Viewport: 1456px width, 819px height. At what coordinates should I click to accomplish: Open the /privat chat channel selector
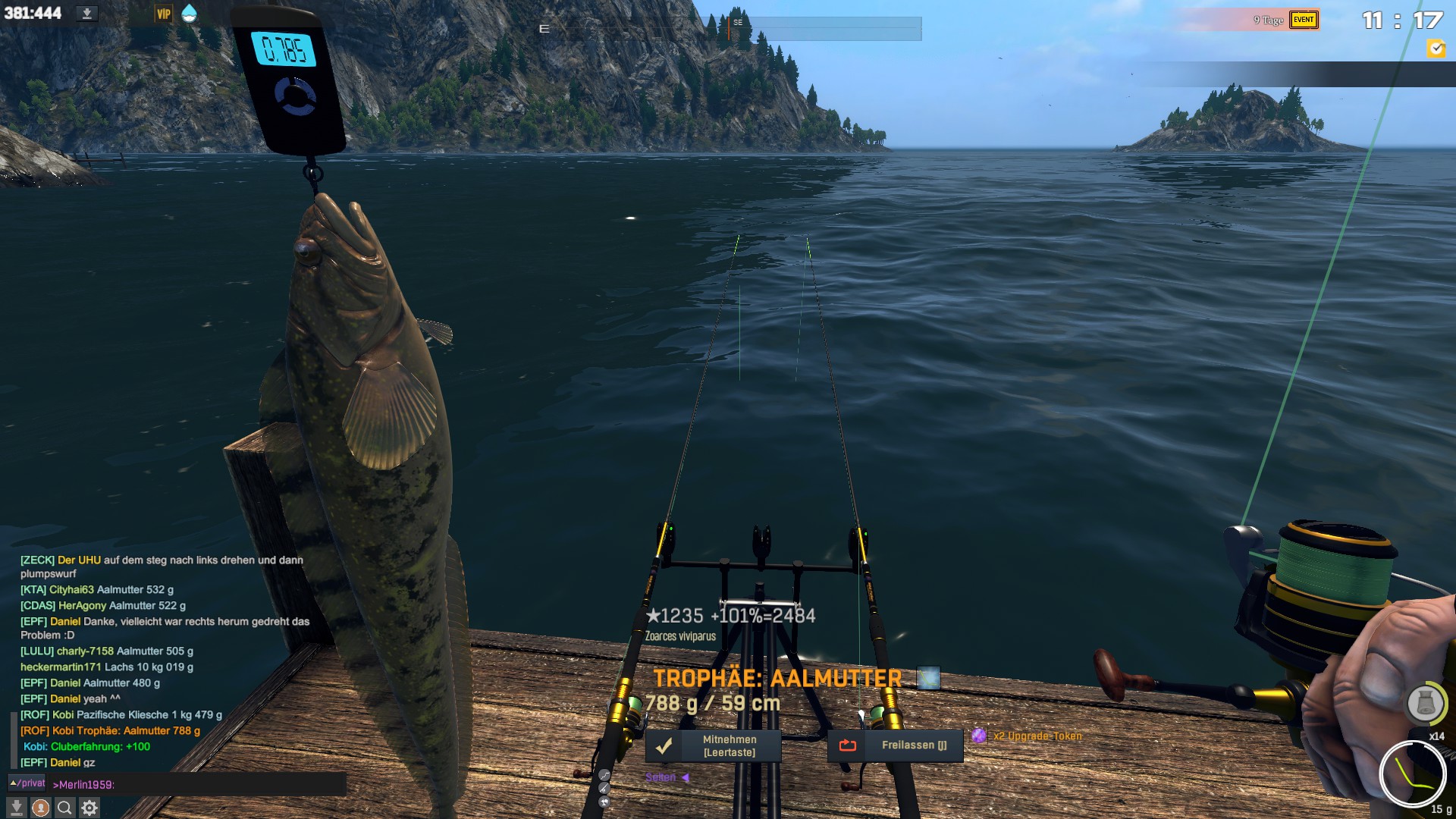[27, 783]
